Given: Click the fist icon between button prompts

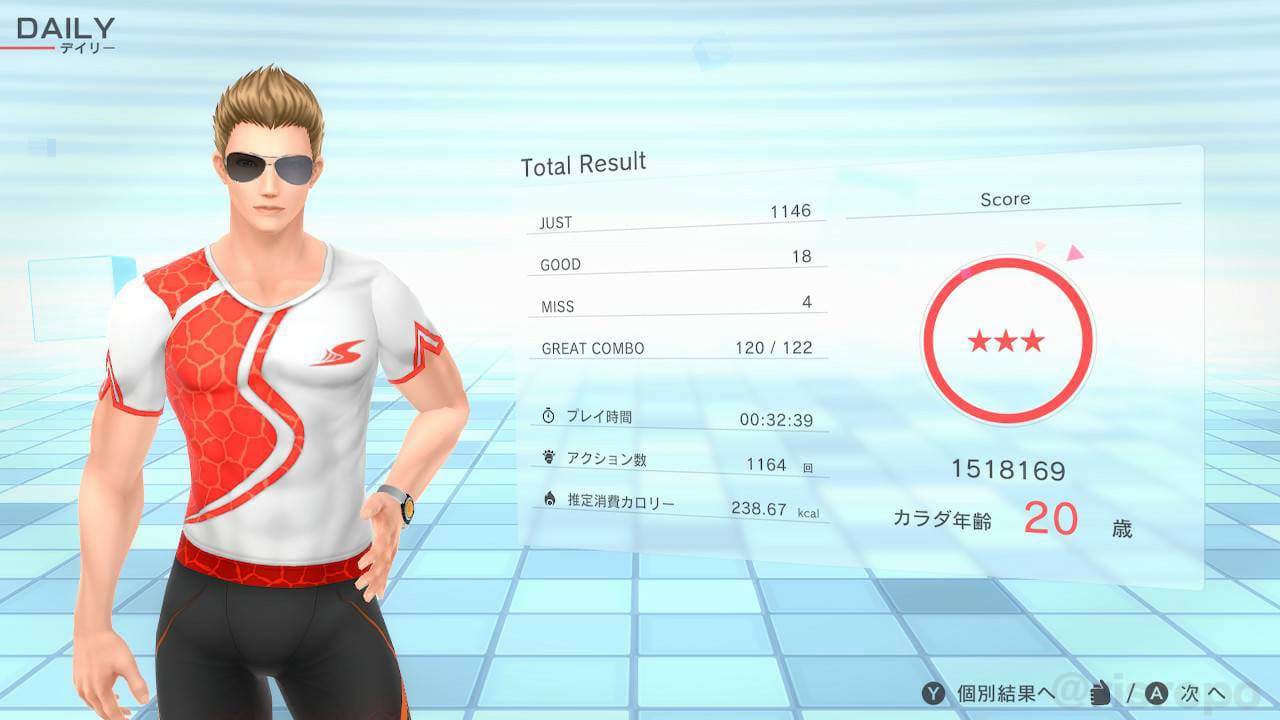Looking at the screenshot, I should (x=1098, y=691).
